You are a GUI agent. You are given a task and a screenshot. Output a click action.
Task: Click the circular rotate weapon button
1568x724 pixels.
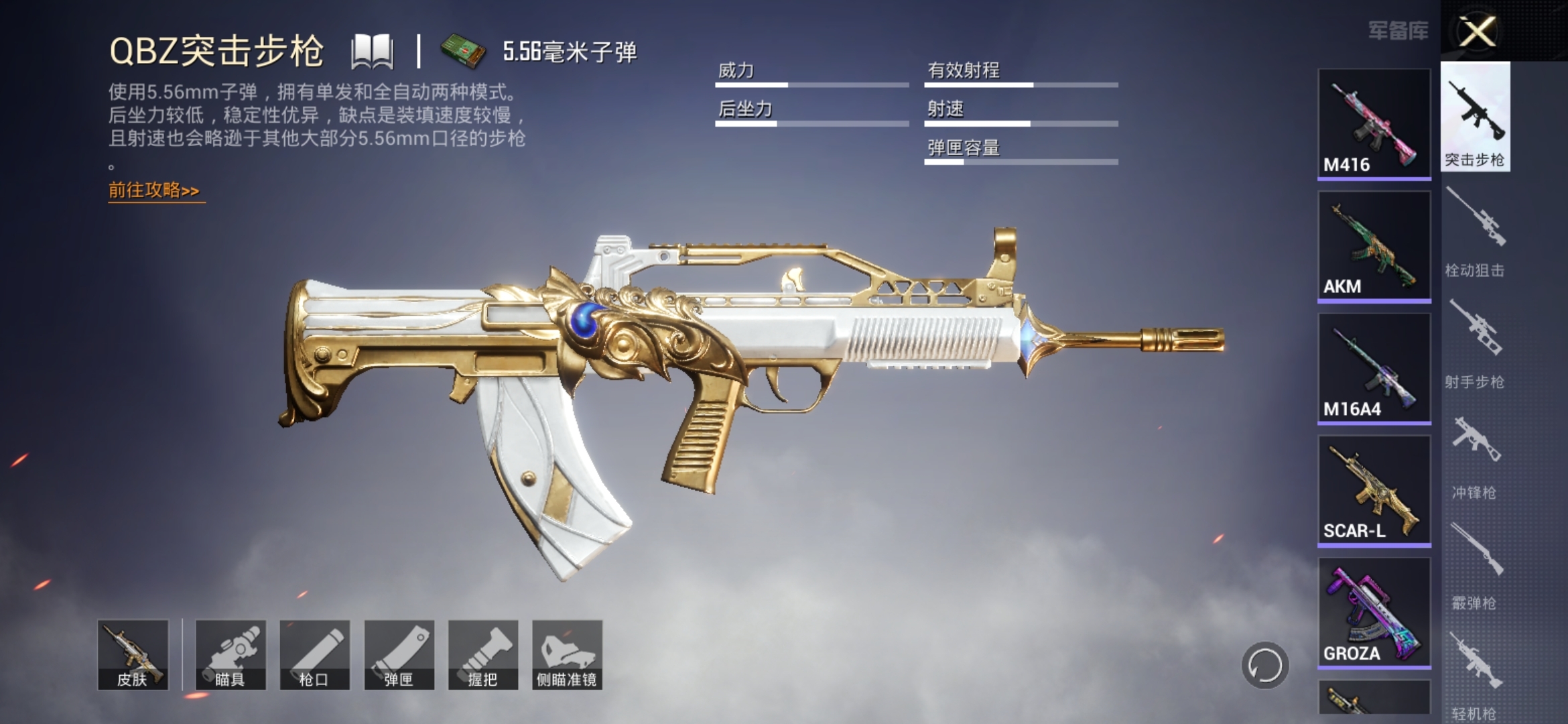pyautogui.click(x=1264, y=666)
